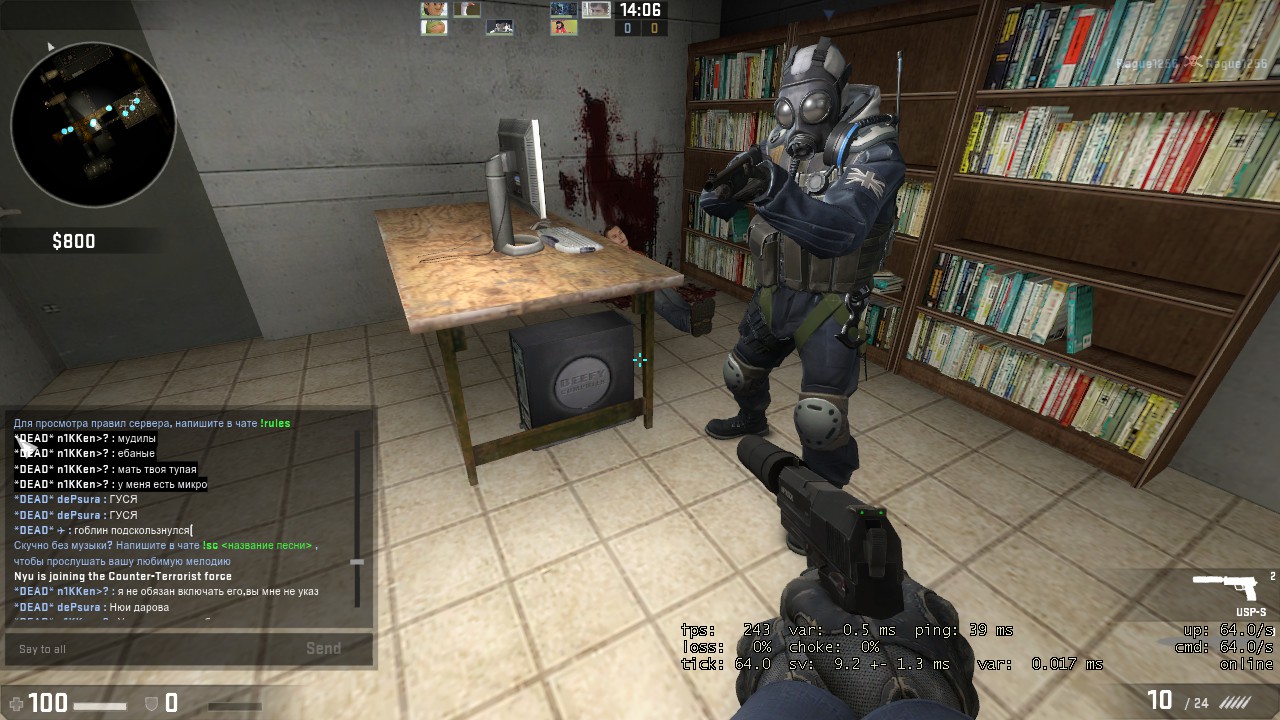This screenshot has width=1280, height=720.
Task: Click the "Say to all" chat input
Action: (150, 649)
